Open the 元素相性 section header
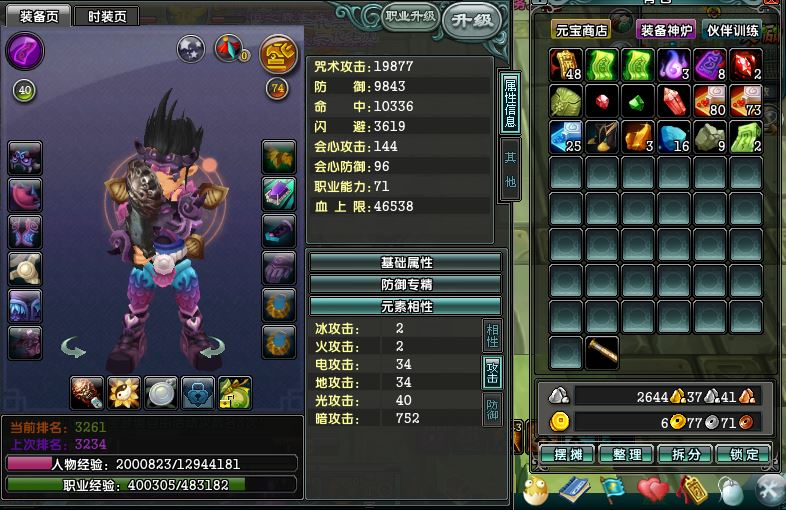 pyautogui.click(x=405, y=306)
